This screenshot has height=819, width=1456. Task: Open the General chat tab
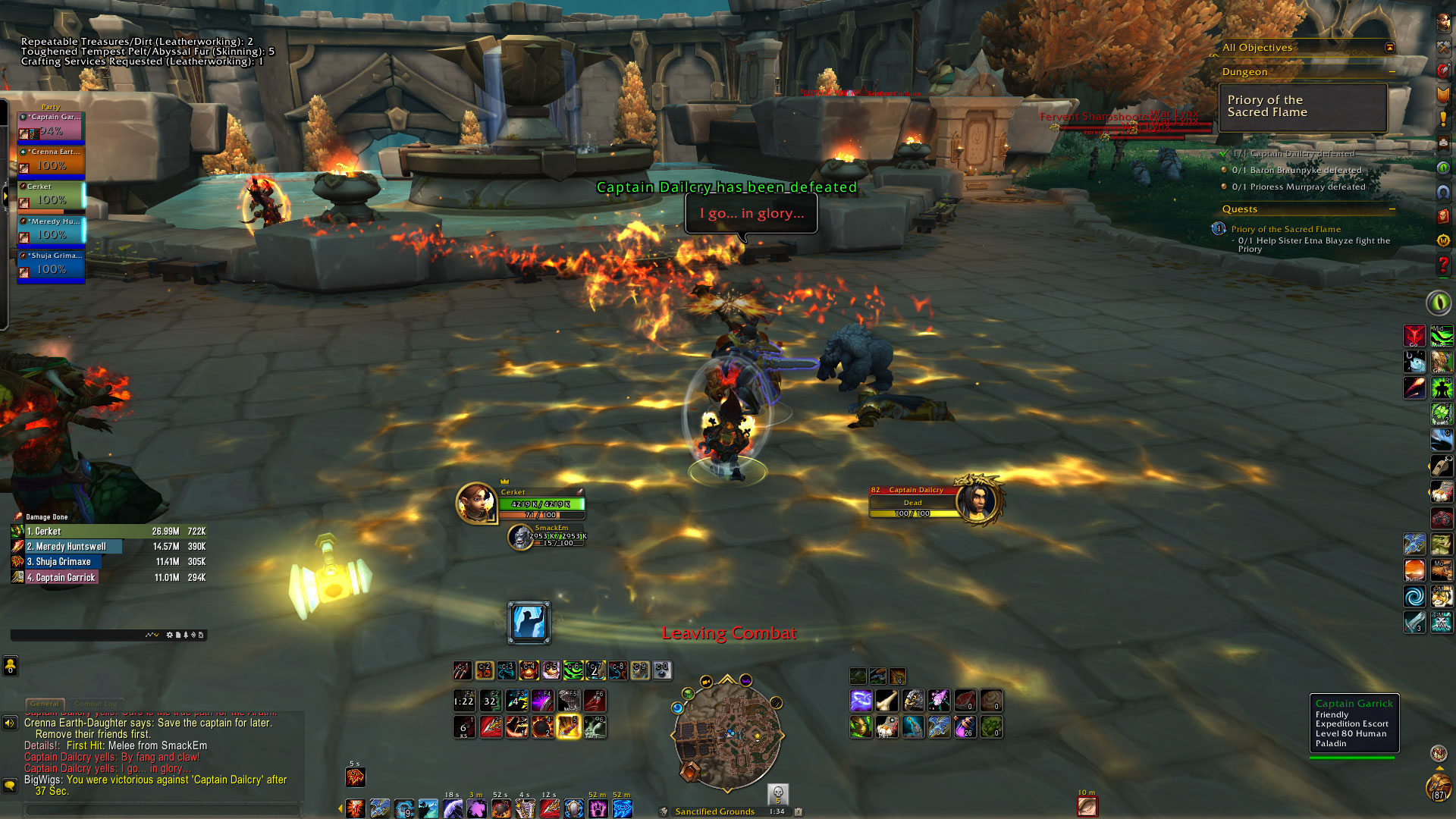point(45,704)
